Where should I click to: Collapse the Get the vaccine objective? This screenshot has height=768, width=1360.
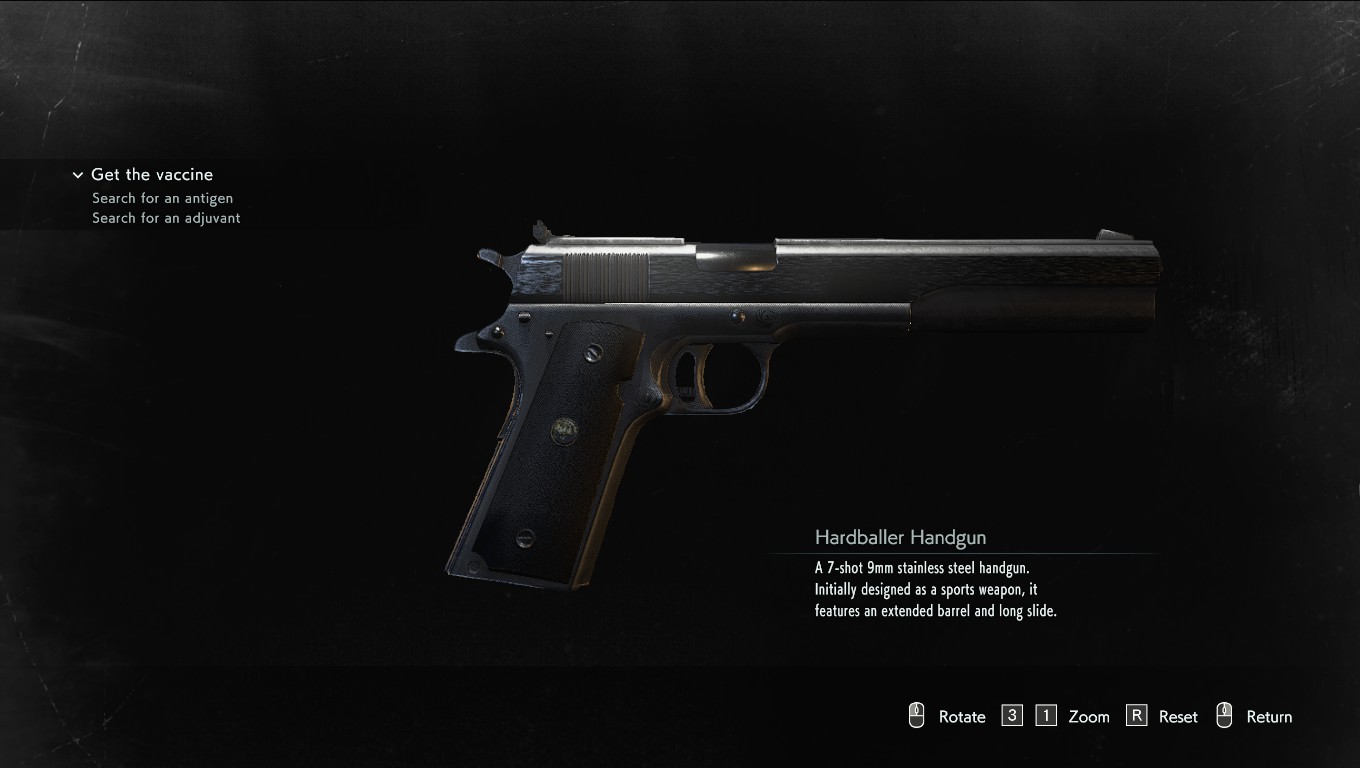[x=78, y=175]
